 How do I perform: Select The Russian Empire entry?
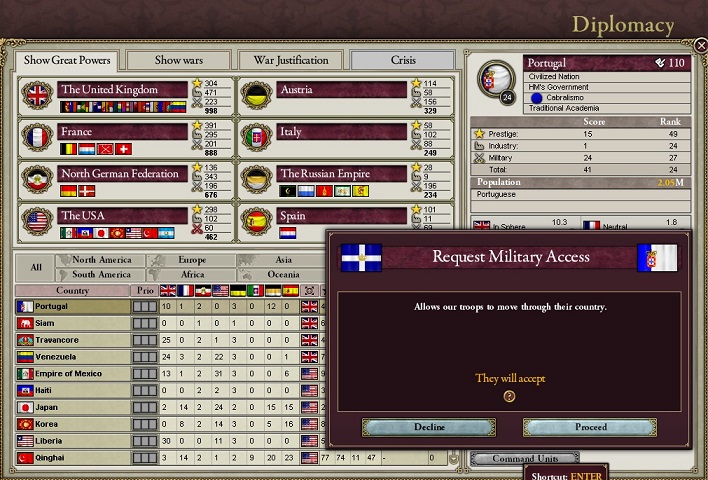[x=340, y=174]
